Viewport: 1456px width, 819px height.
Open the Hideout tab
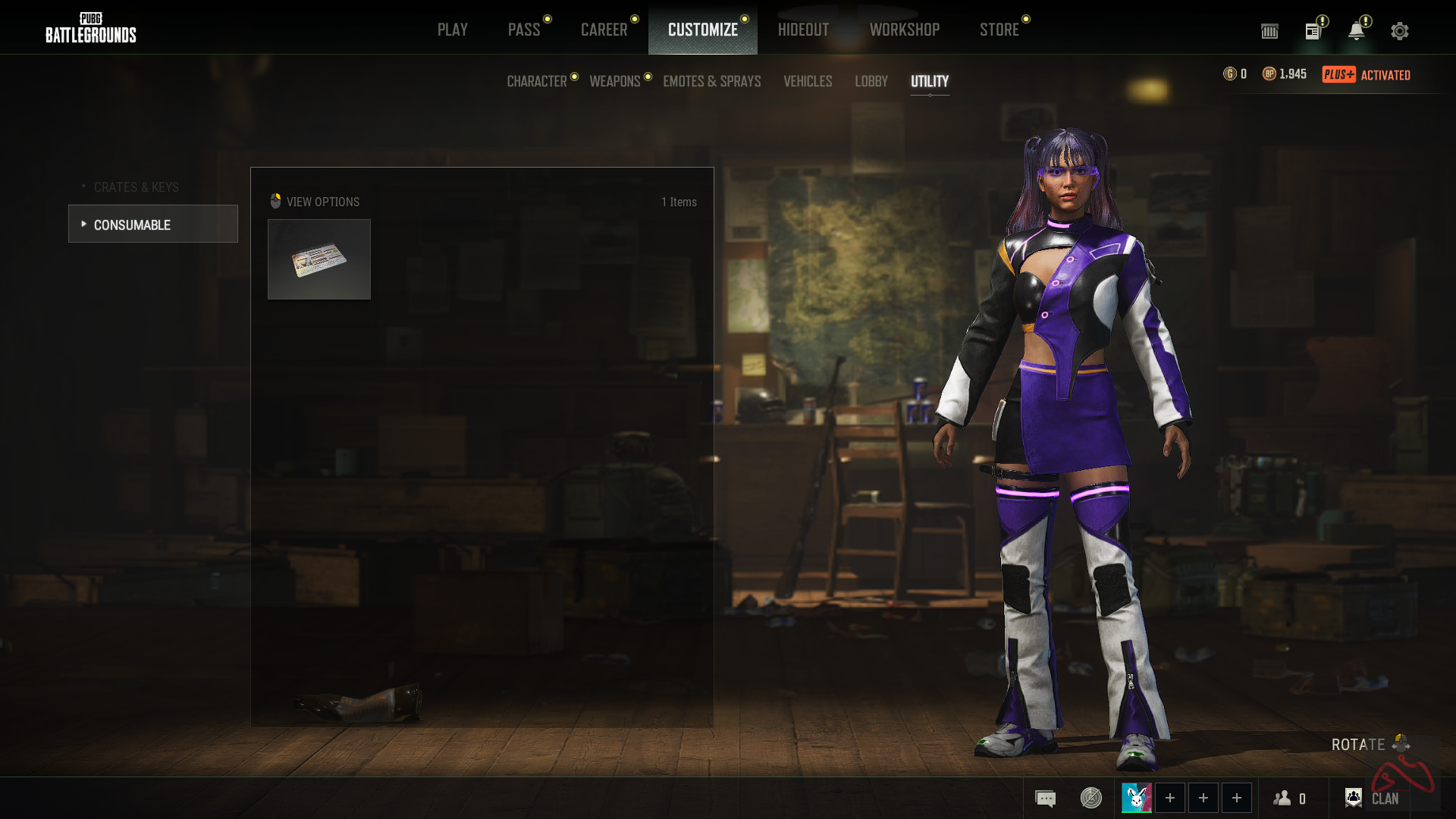(x=803, y=30)
